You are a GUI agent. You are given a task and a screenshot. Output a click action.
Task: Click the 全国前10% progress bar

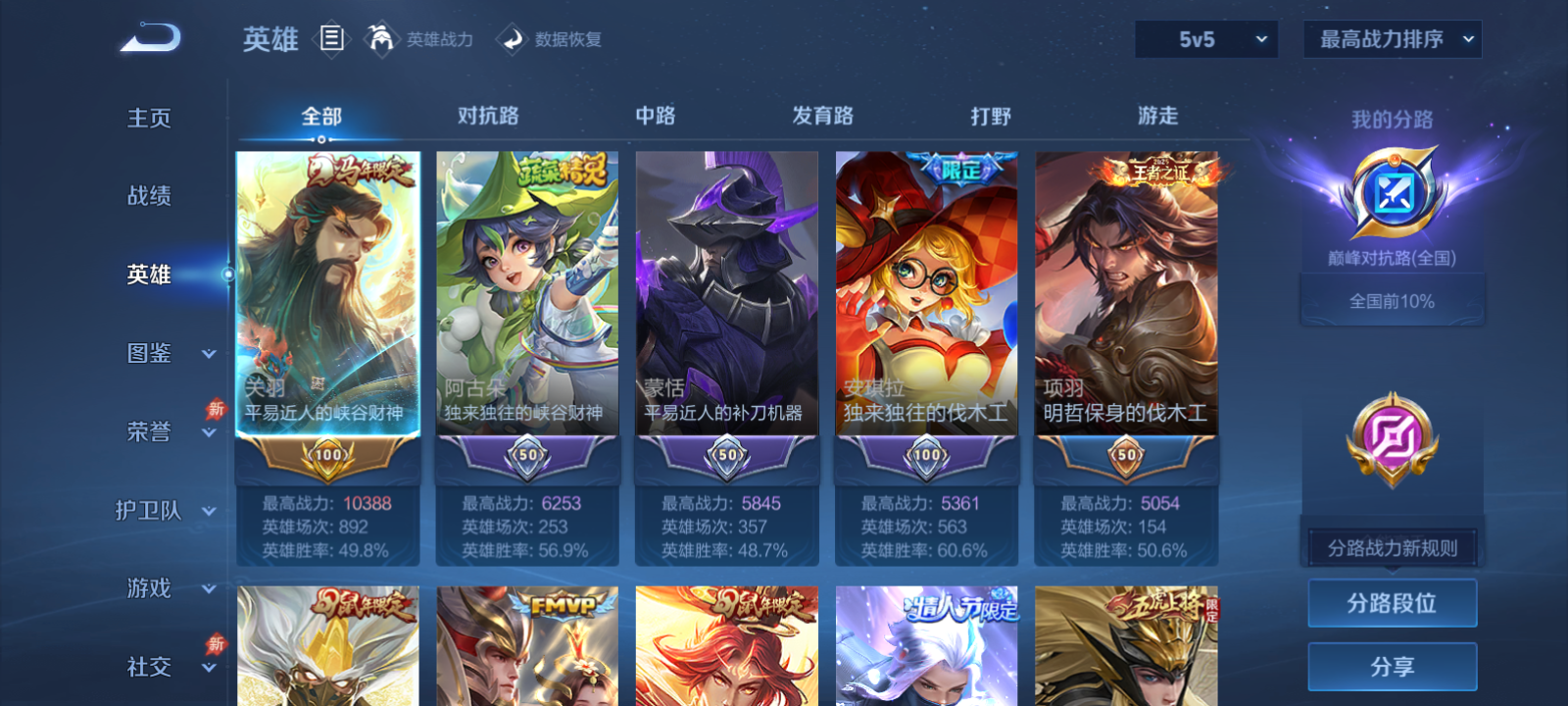coord(1392,300)
